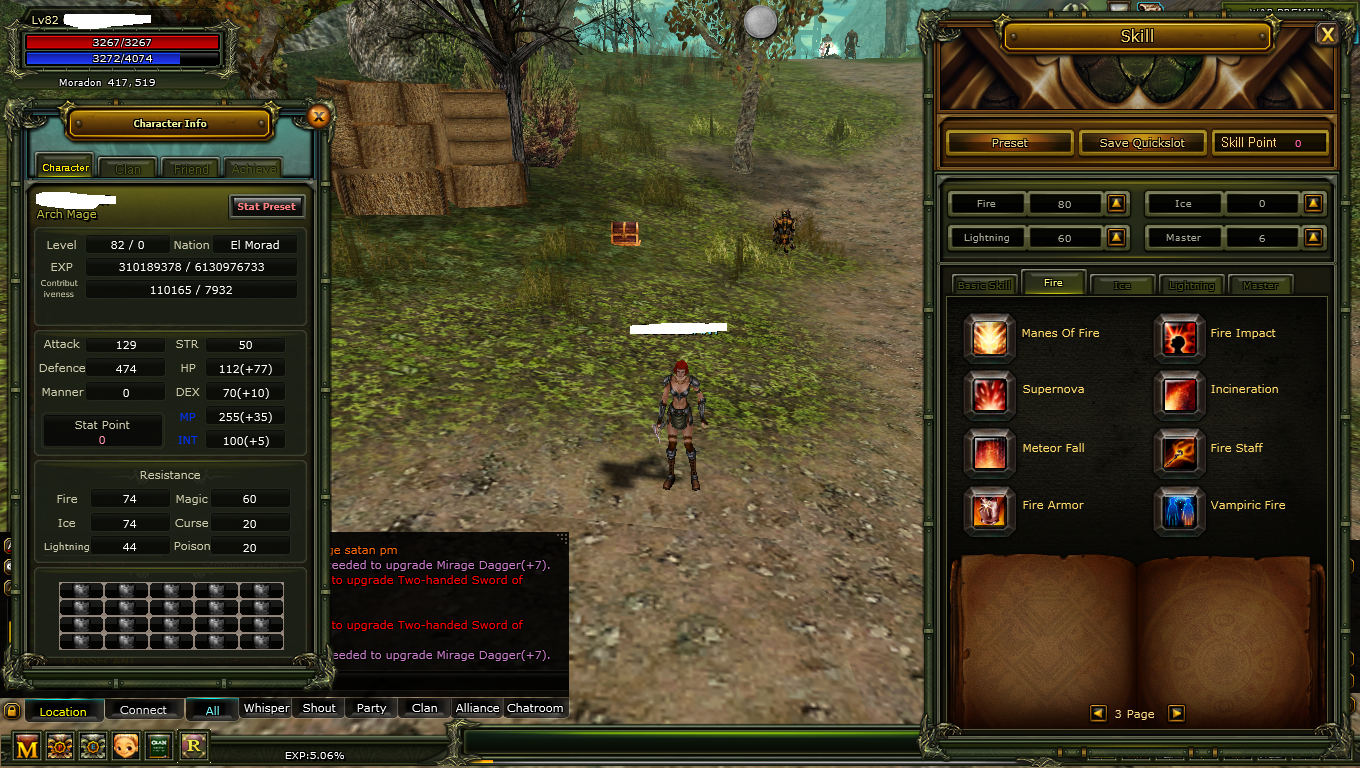Open the Stat Preset button
This screenshot has width=1360, height=768.
pos(266,206)
